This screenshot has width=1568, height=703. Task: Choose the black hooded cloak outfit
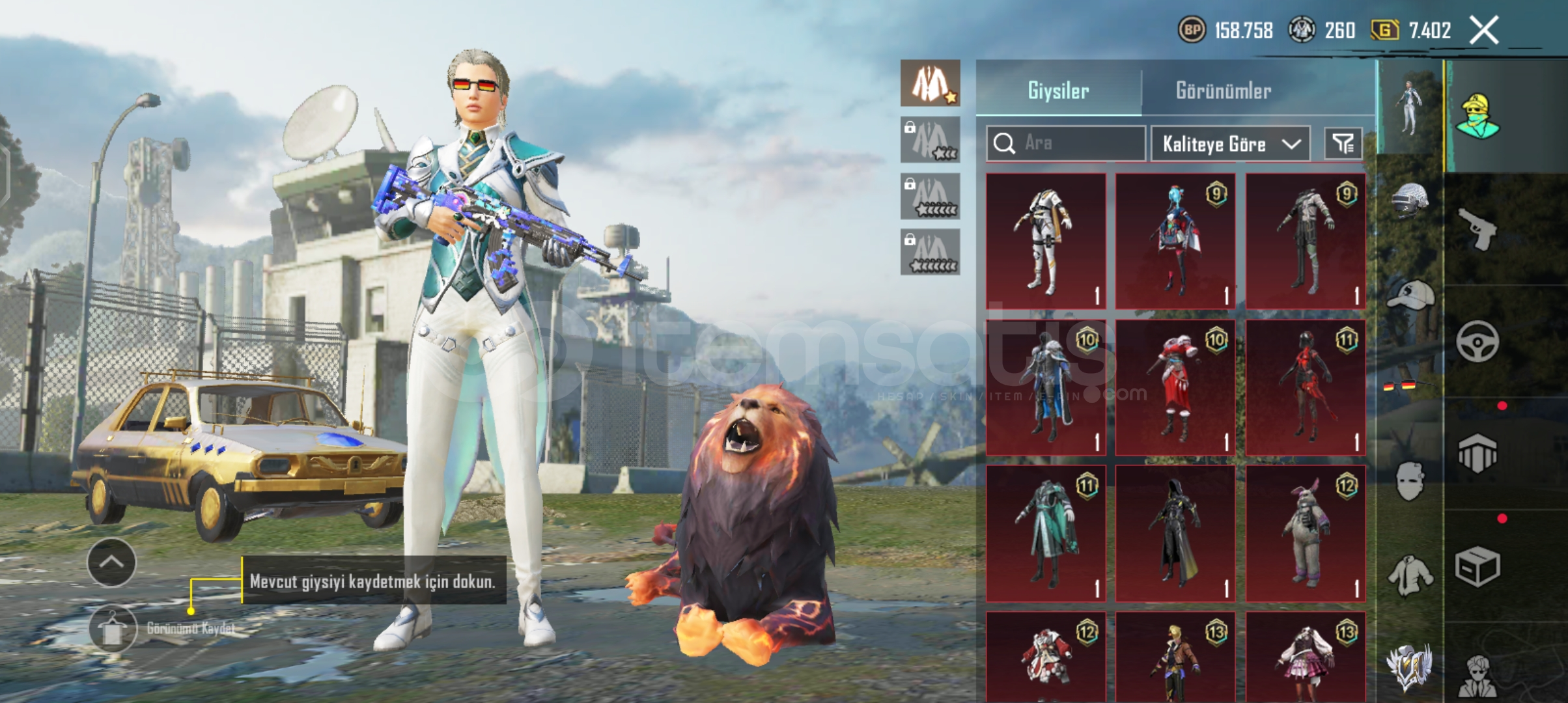(x=1175, y=533)
